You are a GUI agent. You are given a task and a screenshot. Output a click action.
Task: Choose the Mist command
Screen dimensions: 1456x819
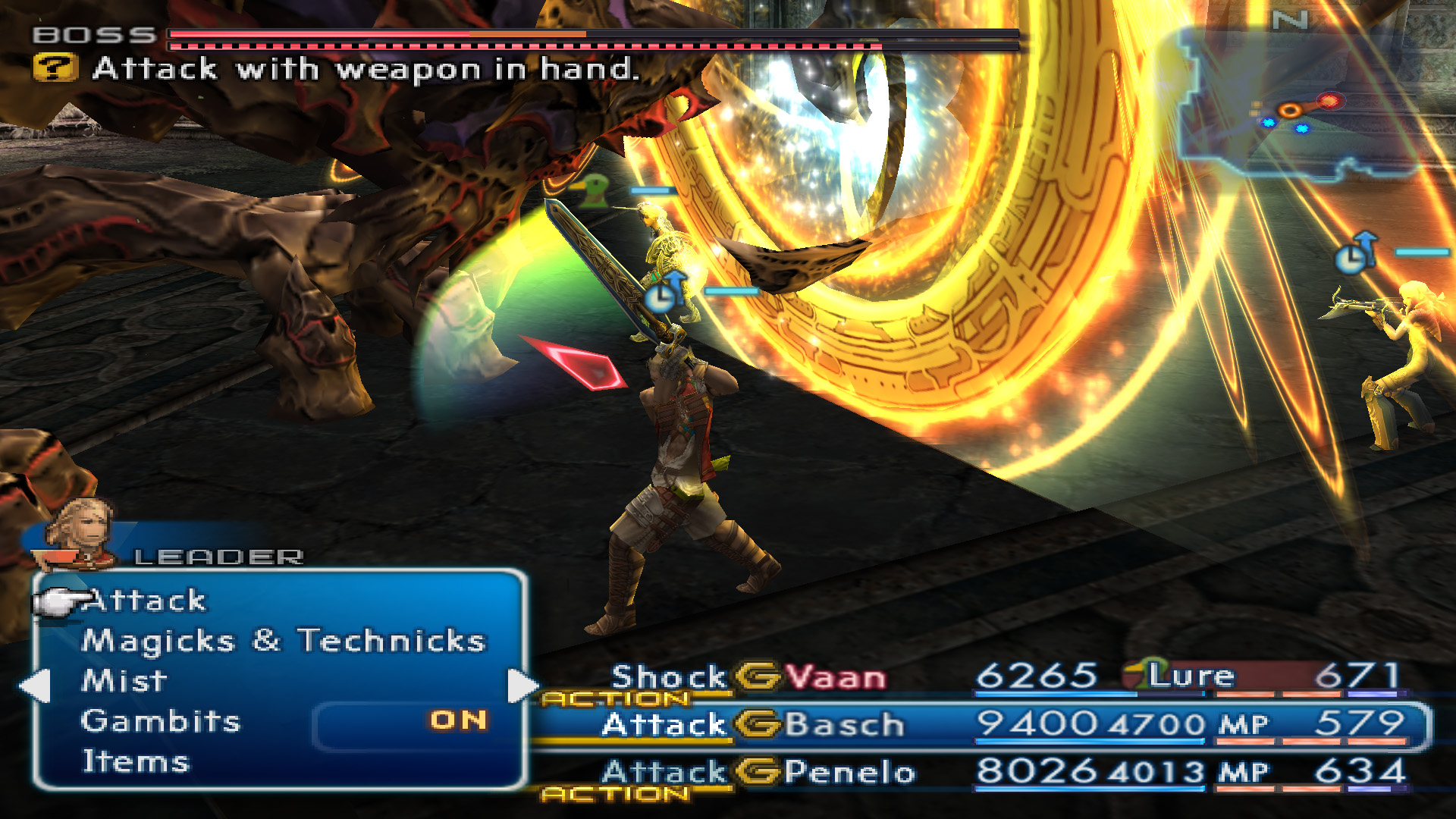click(x=124, y=681)
